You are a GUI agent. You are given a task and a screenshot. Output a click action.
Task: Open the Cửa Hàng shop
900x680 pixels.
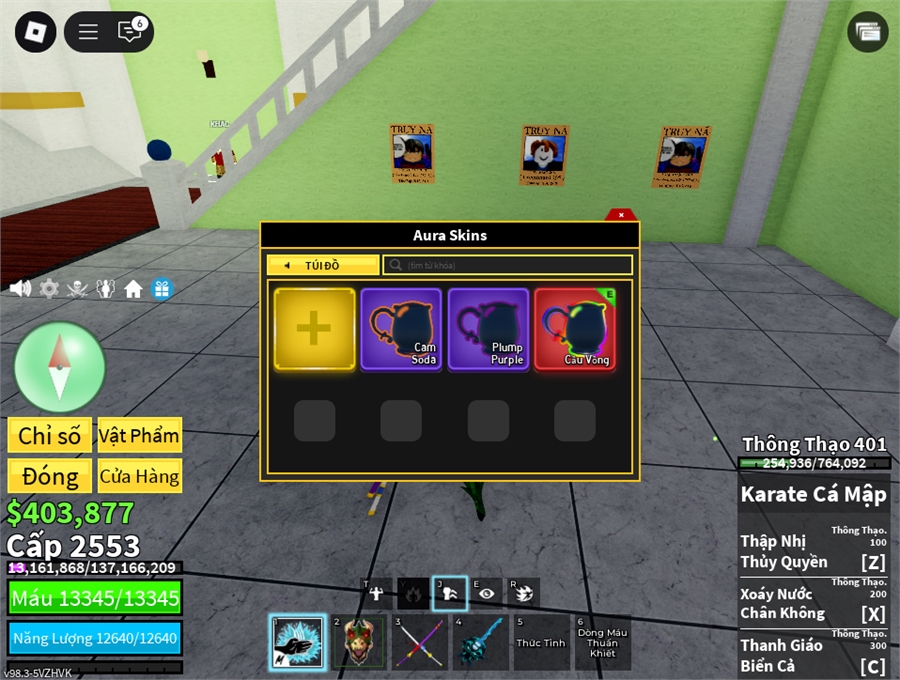pos(139,476)
